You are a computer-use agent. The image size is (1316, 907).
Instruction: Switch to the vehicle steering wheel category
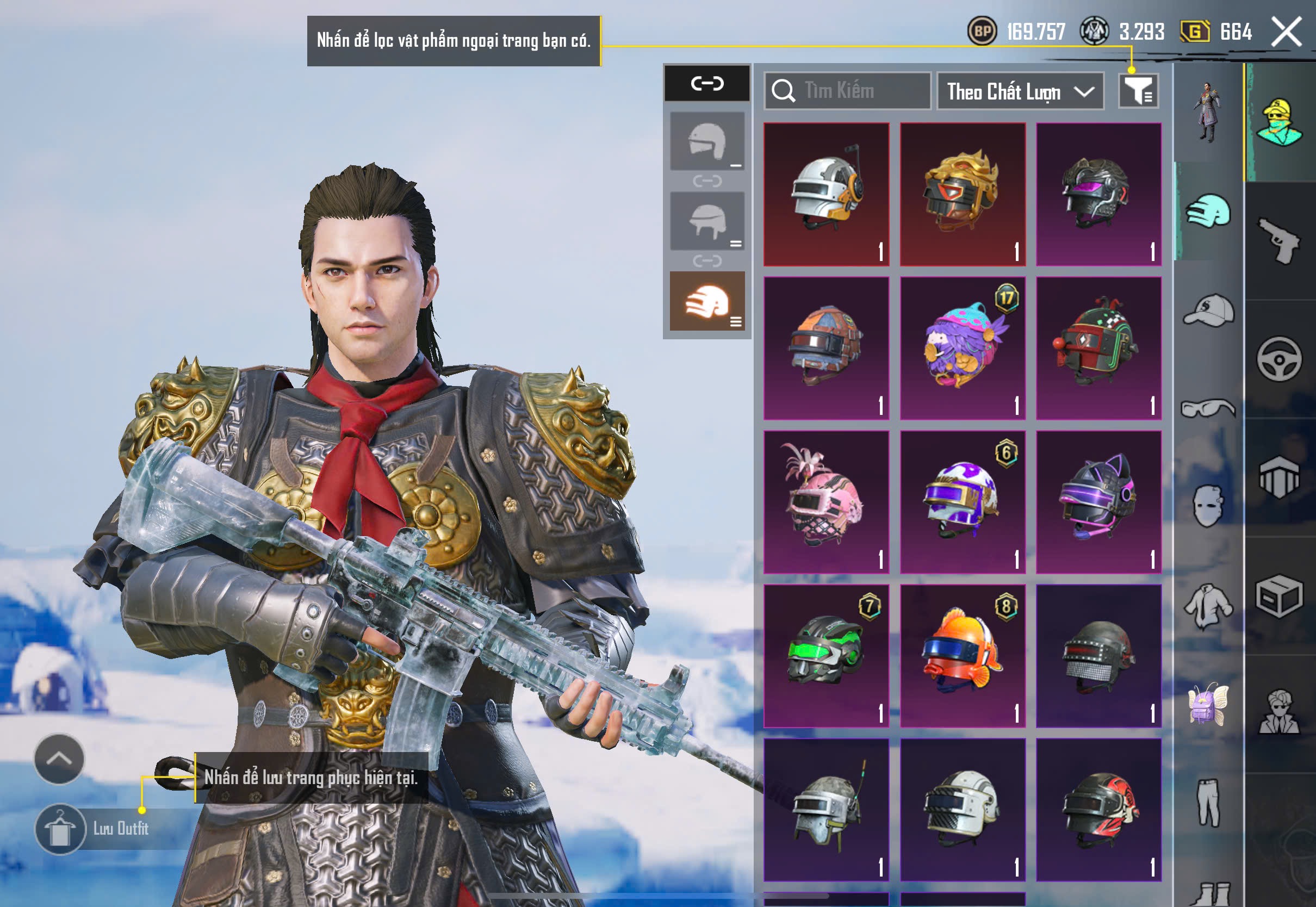1279,359
